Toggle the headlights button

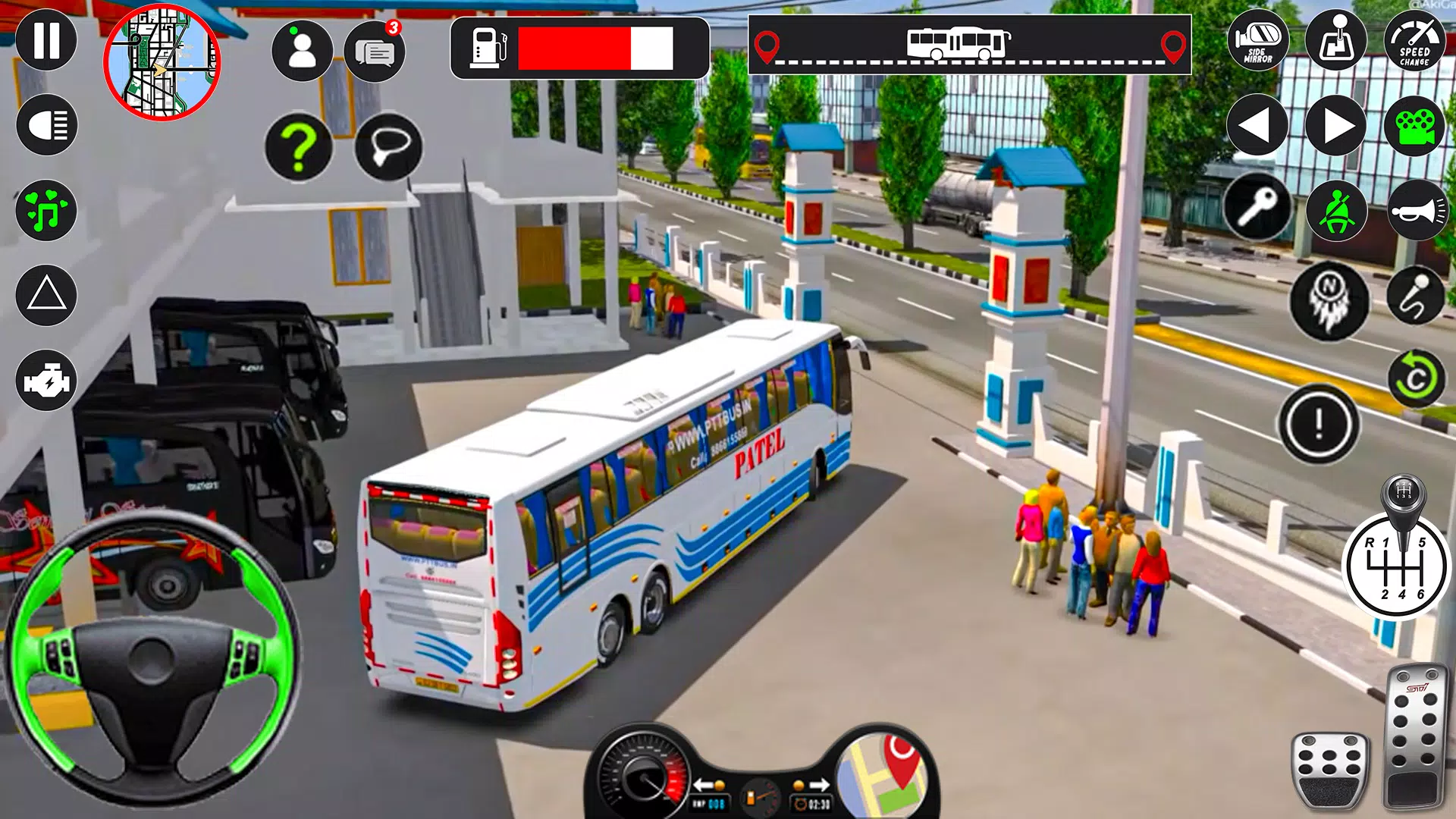click(46, 125)
